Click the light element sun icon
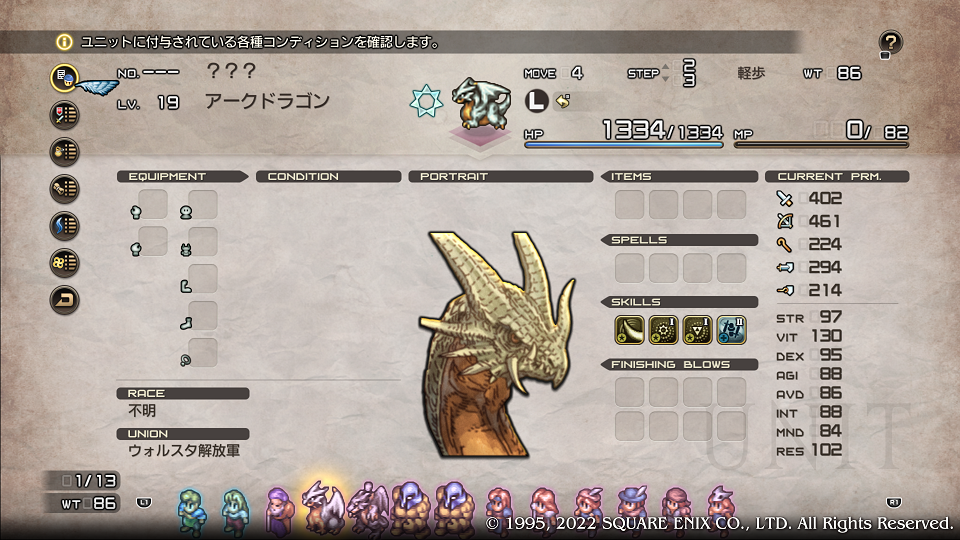Screen dimensions: 960x540 [426, 100]
